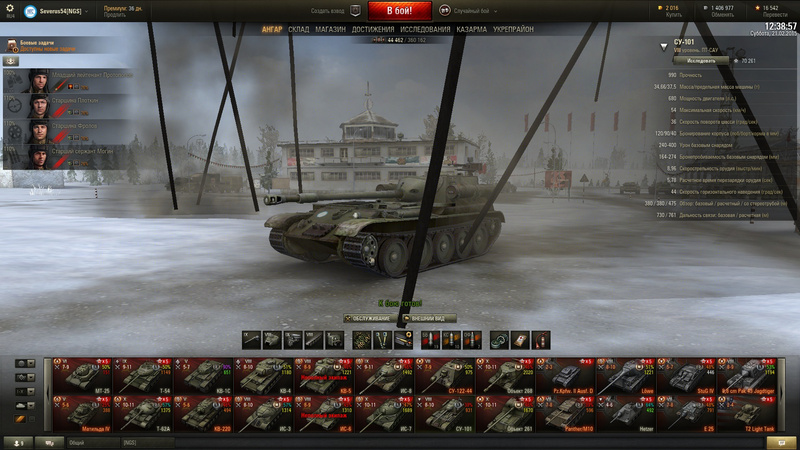Go to the МАГАЗИН tab
Image resolution: width=800 pixels, height=450 pixels.
click(x=330, y=30)
